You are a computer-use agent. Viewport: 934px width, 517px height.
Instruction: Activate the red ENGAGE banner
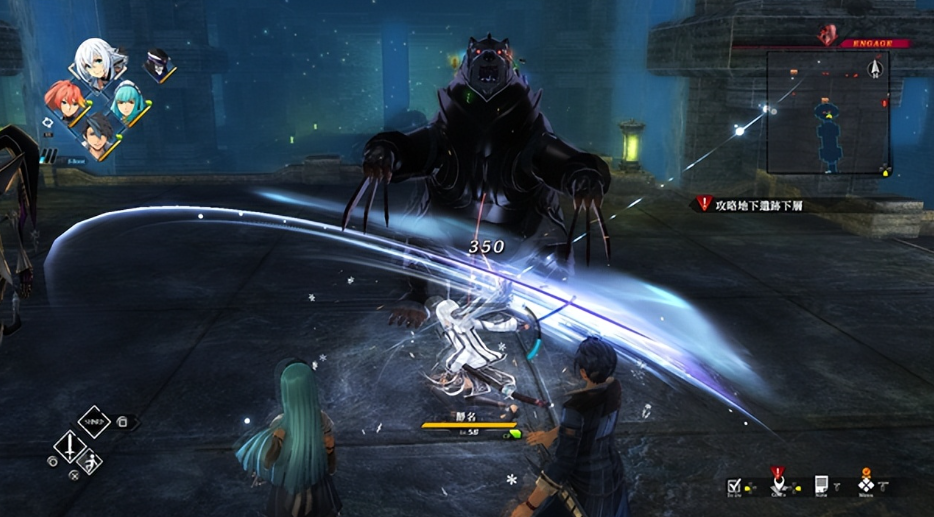click(x=872, y=43)
